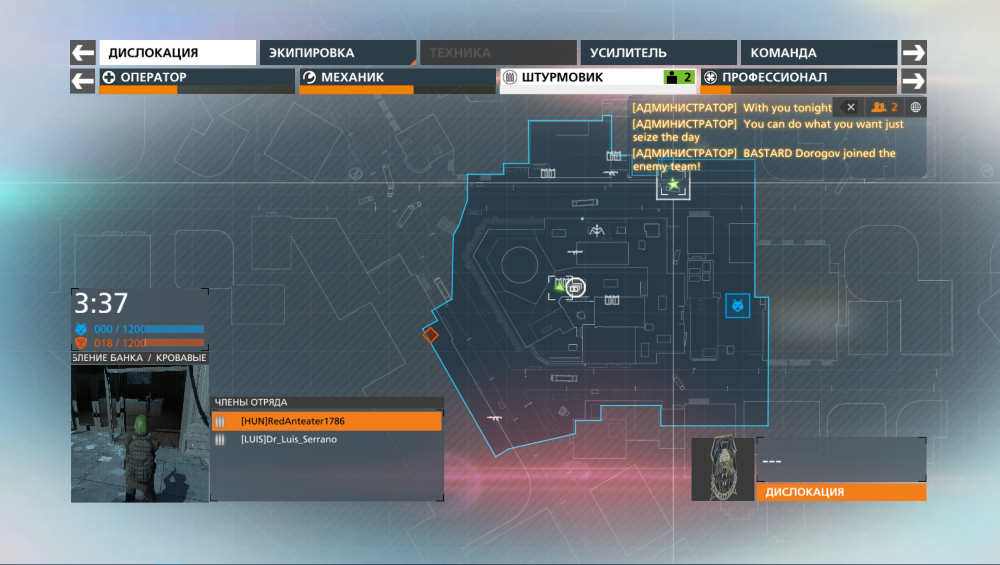The width and height of the screenshot is (1000, 565).
Task: Switch chat to squad channel icon
Action: click(883, 107)
